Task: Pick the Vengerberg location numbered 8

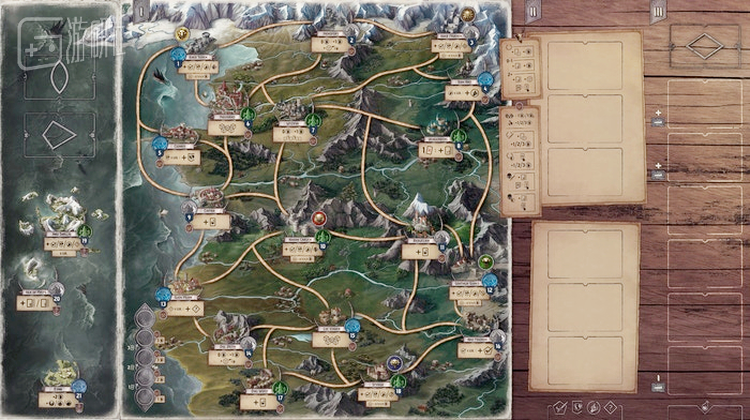Action: (437, 150)
